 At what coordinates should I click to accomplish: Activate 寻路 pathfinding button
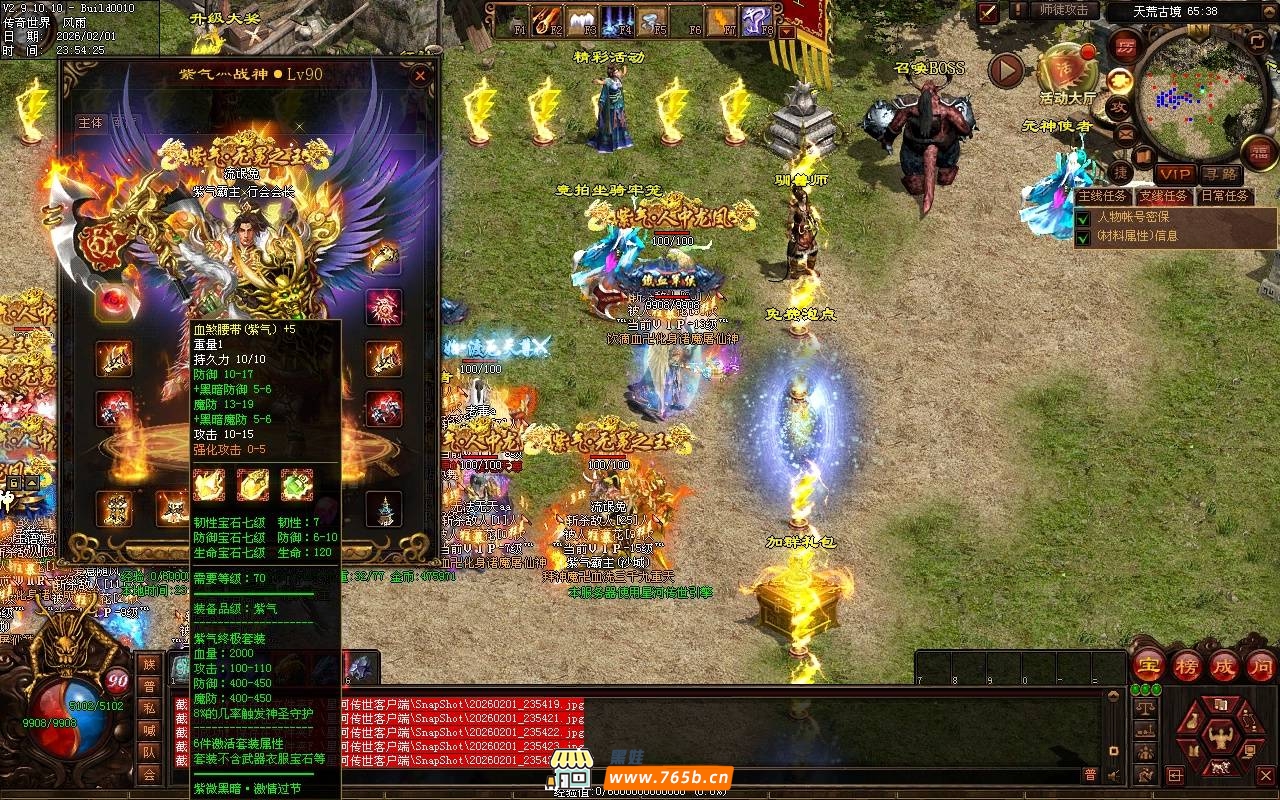[1219, 174]
